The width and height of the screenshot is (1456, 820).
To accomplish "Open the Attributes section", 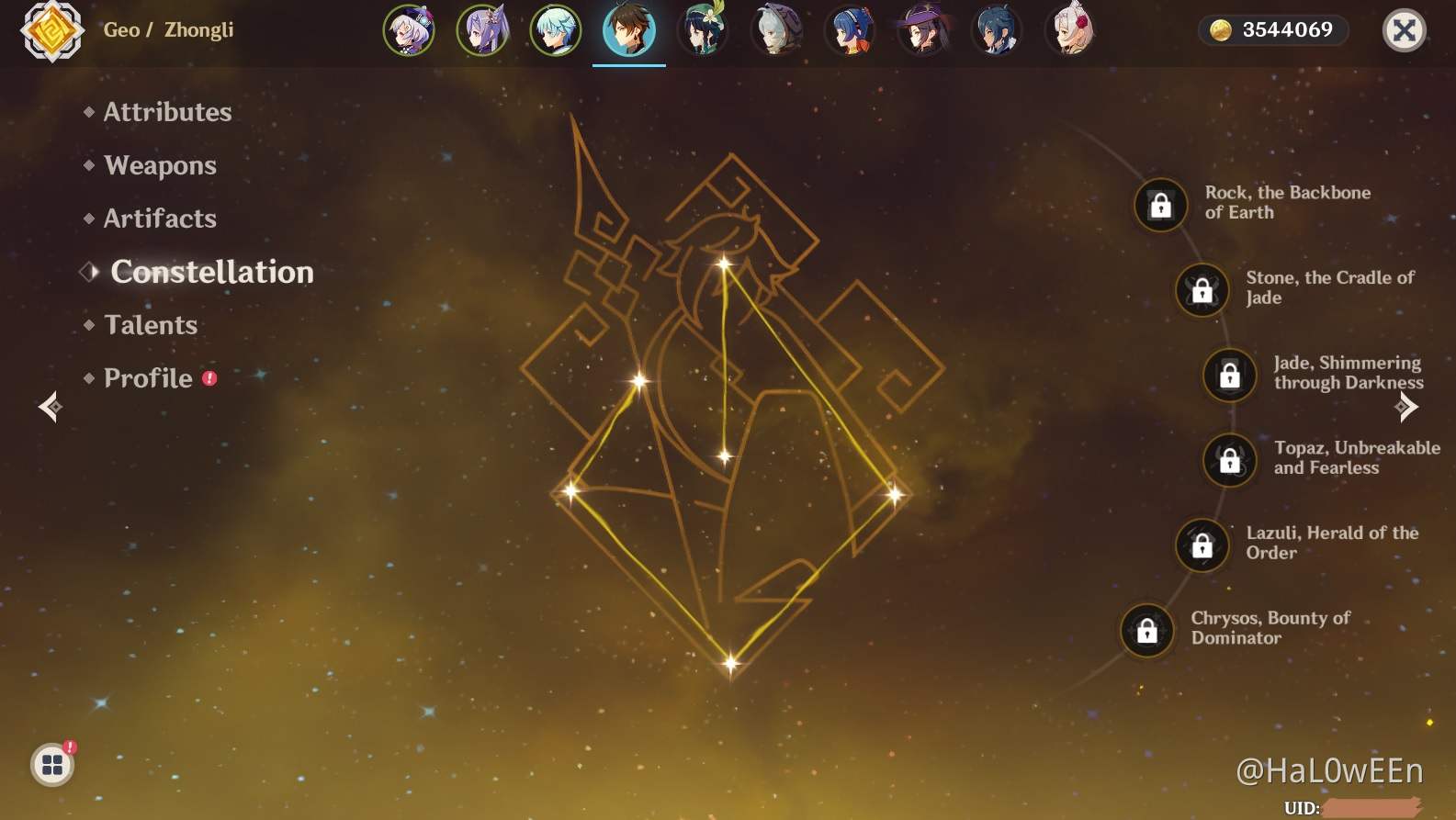I will click(x=166, y=113).
